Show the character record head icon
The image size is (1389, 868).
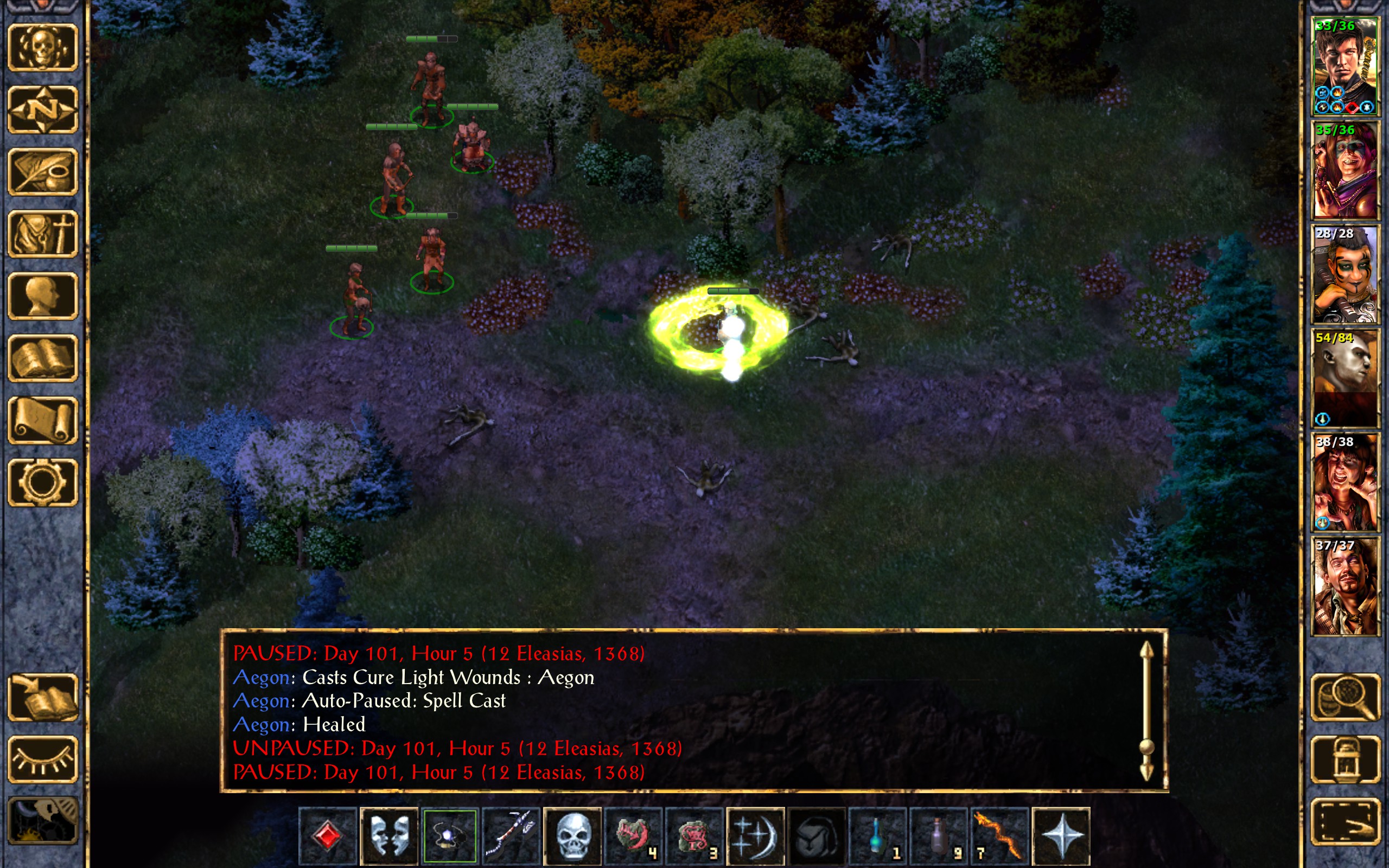point(43,296)
